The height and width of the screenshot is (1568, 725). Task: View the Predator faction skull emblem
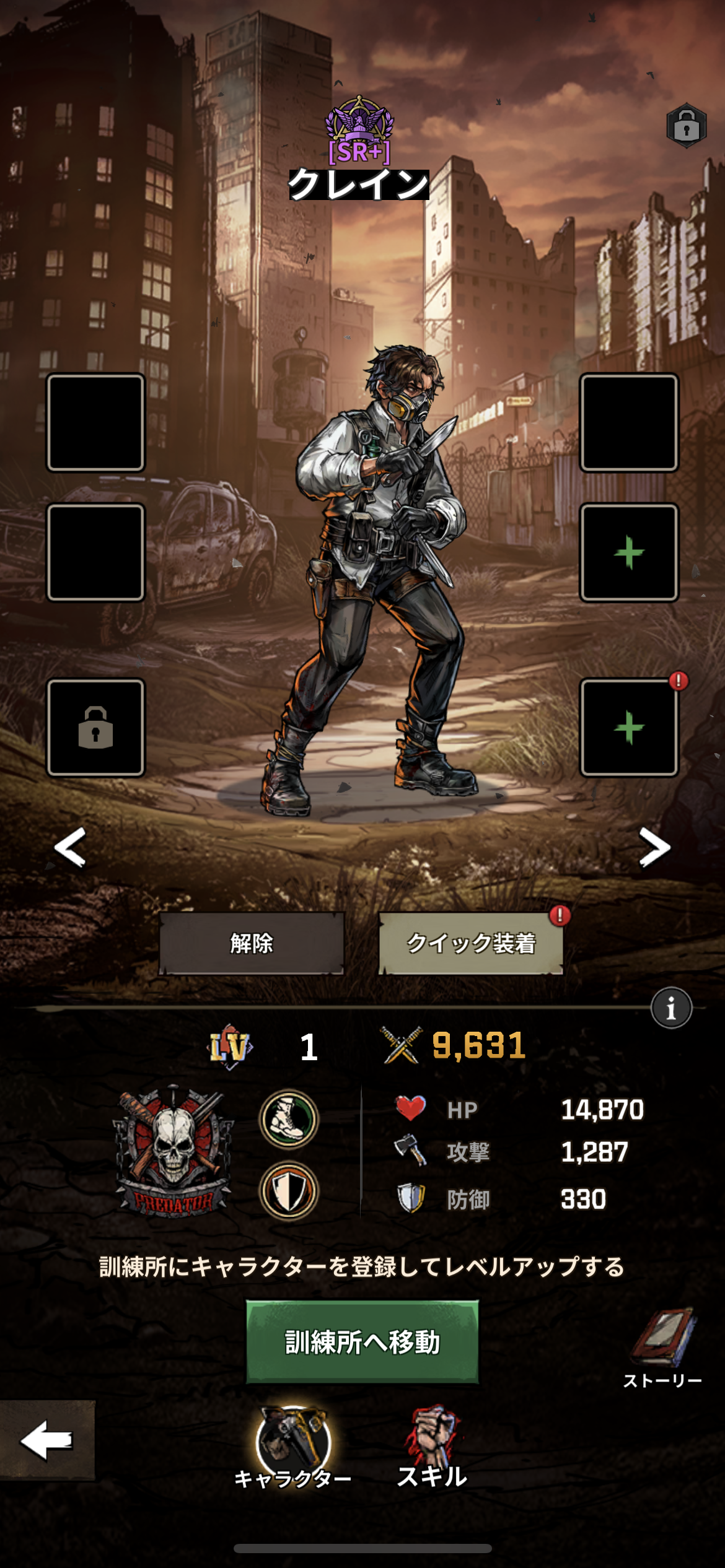point(174,1152)
